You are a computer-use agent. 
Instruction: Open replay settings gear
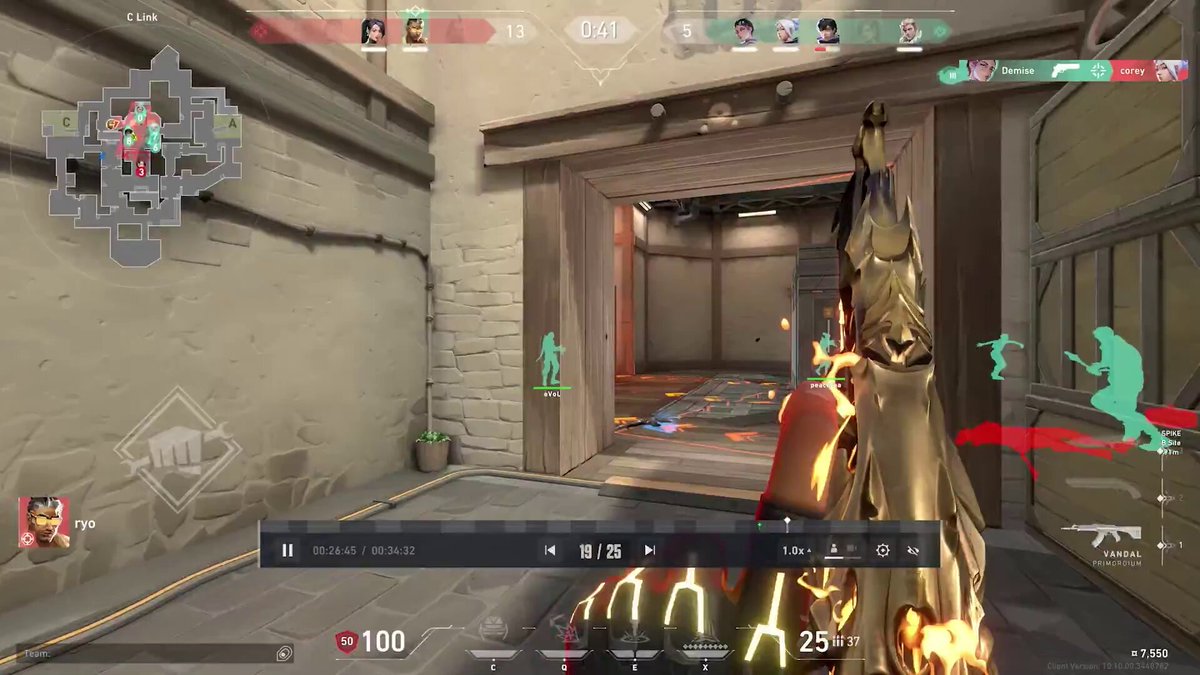tap(883, 550)
